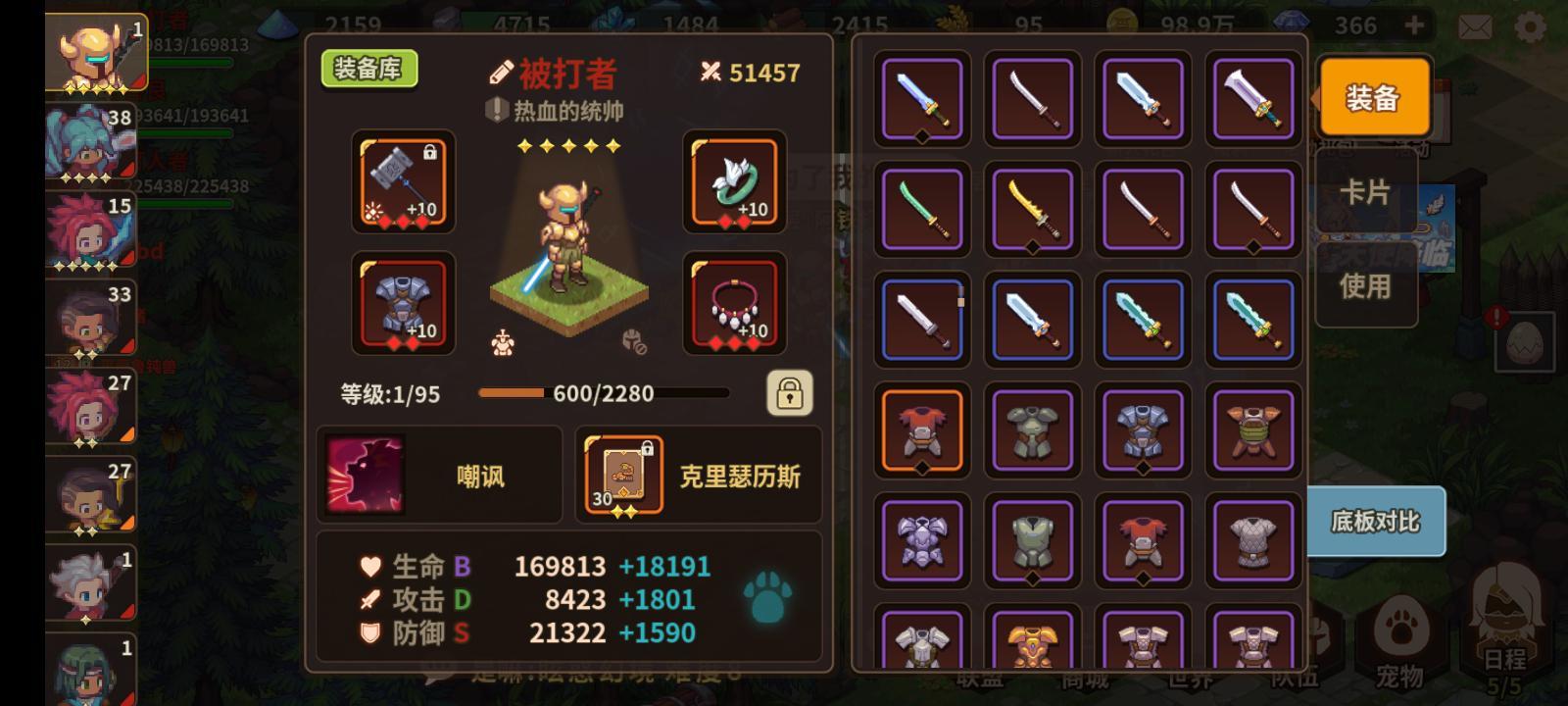Viewport: 1568px width, 706px height.
Task: Select the 装备 tab
Action: 1374,98
